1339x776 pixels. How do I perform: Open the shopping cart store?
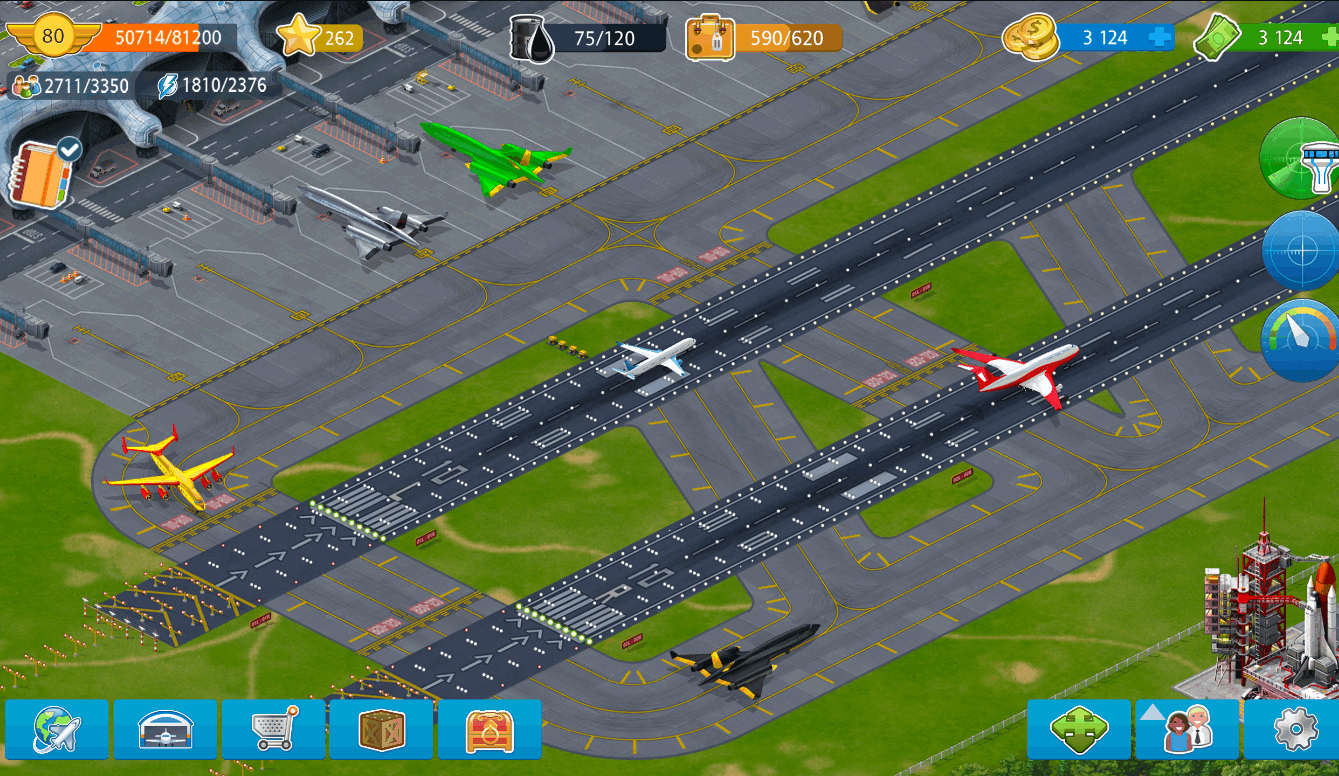tap(273, 730)
